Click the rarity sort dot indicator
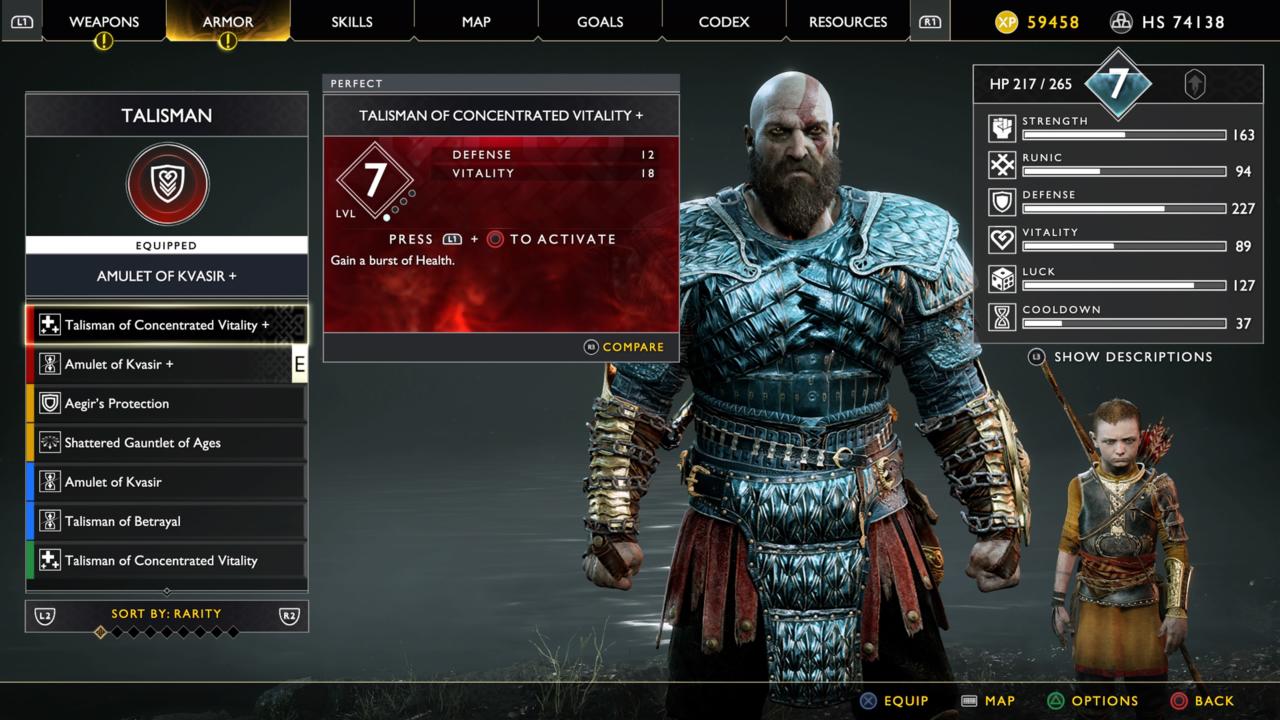 [102, 633]
